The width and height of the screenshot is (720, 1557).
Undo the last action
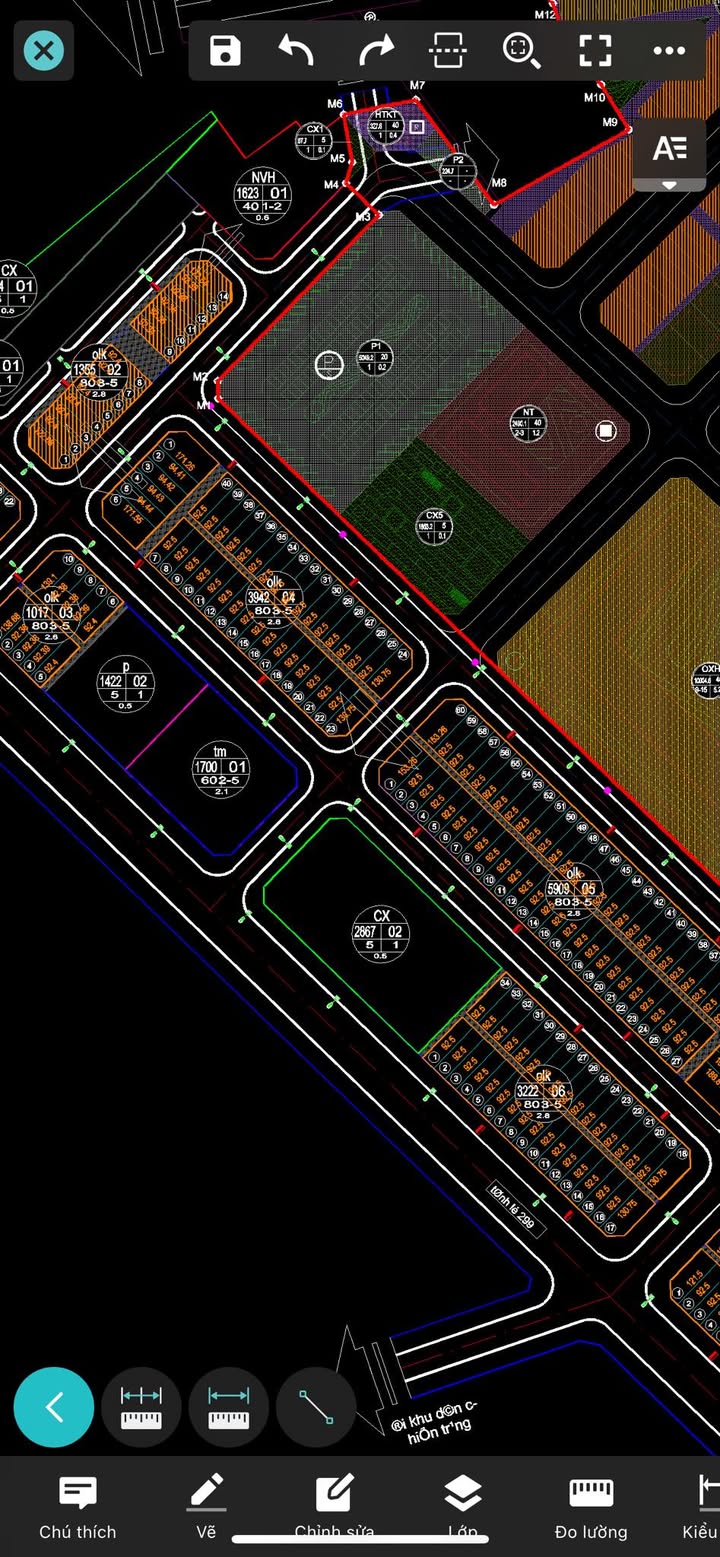[x=296, y=51]
